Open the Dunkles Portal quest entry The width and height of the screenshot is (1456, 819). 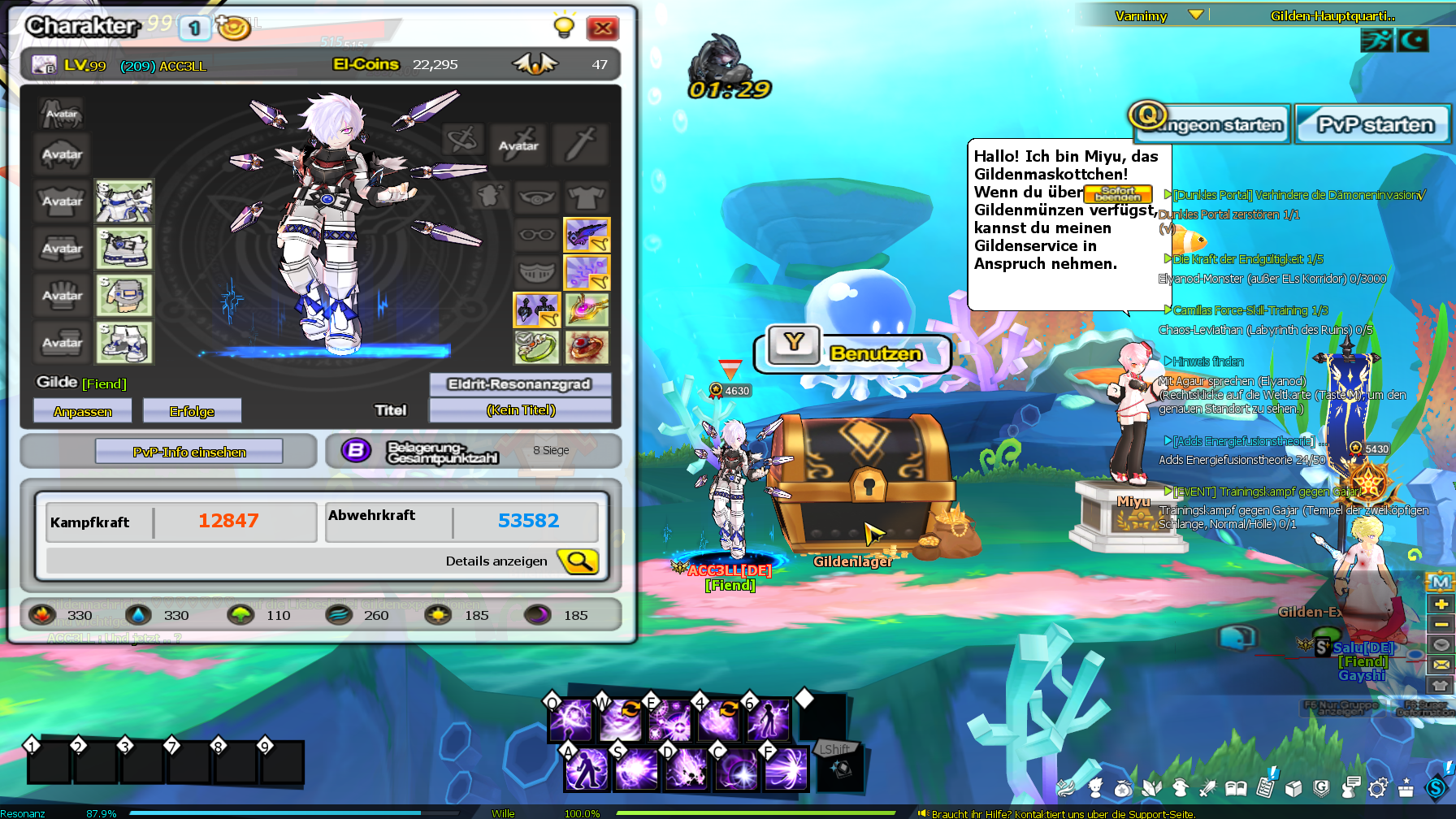1298,195
